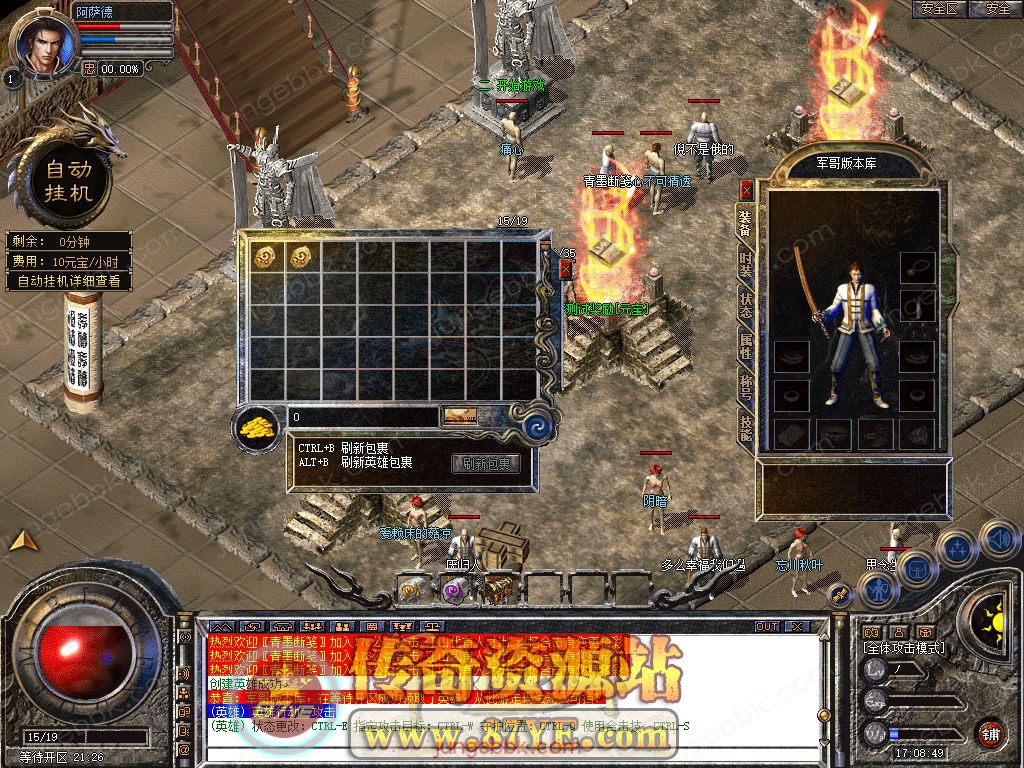Screen dimensions: 1024x768
Task: Open 自动挂机详细查看 details
Action: (69, 281)
